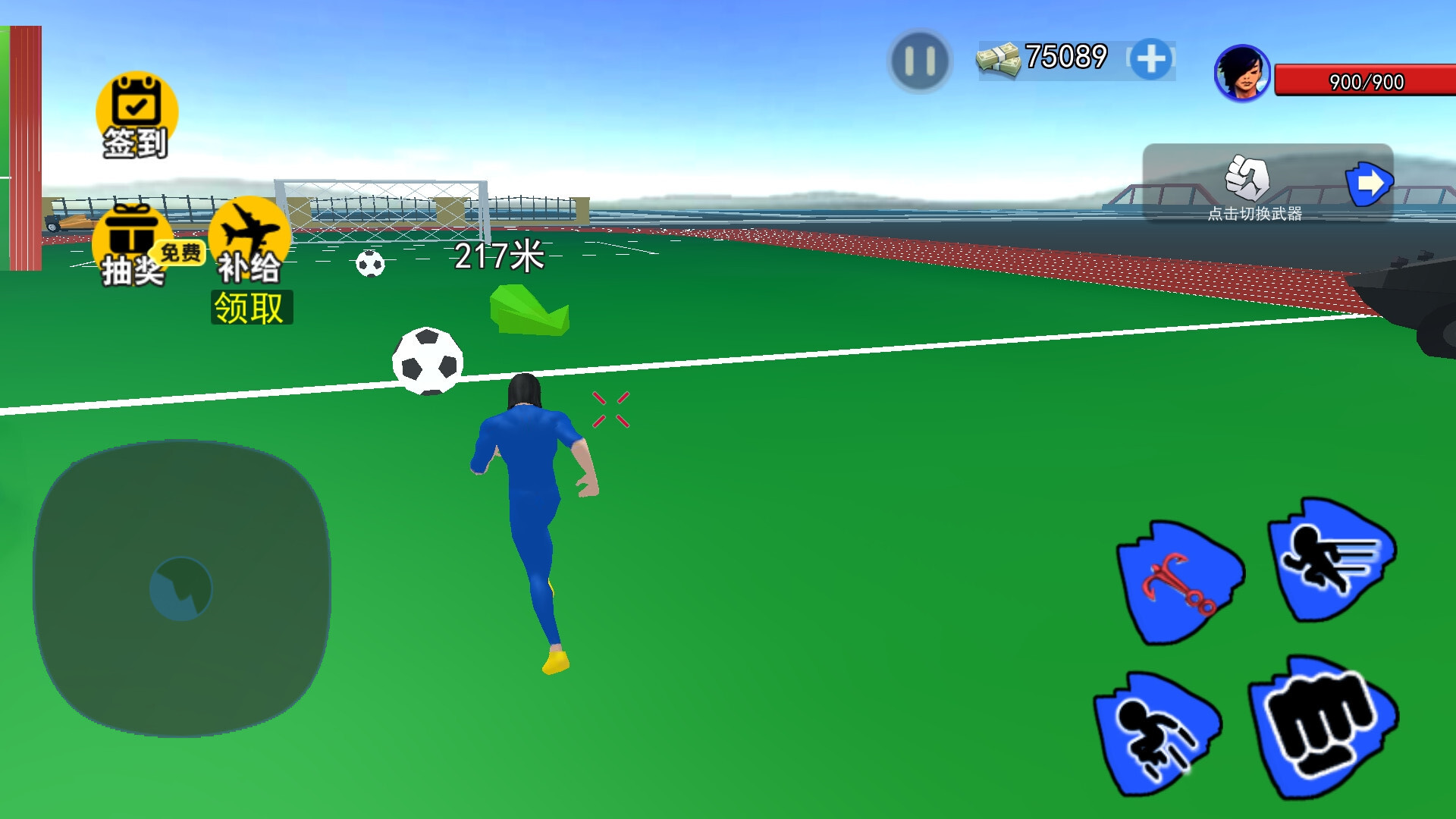The height and width of the screenshot is (819, 1456).
Task: Tap the fist weapon icon
Action: click(x=1247, y=178)
